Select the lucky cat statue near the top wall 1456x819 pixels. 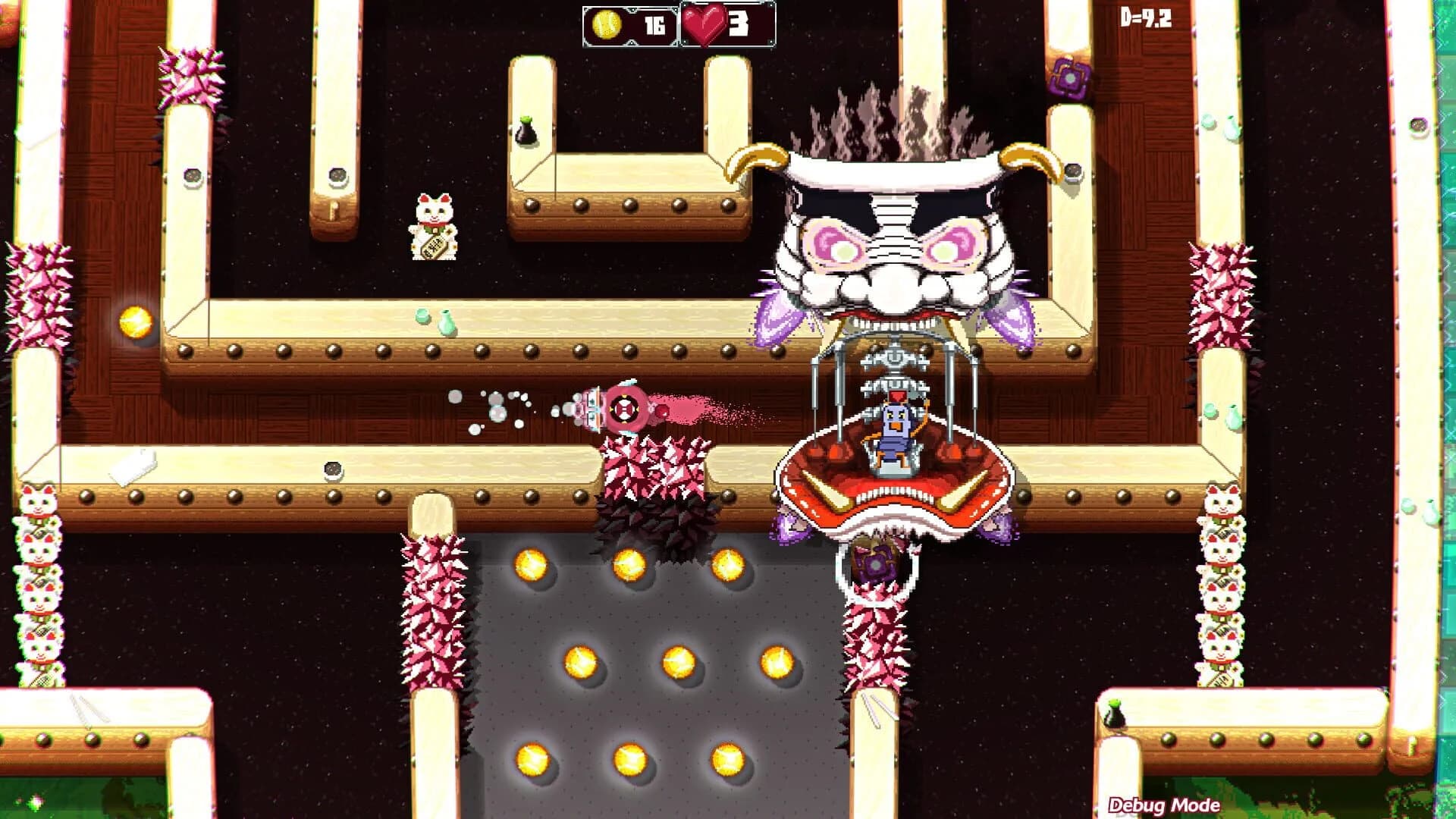click(x=432, y=227)
